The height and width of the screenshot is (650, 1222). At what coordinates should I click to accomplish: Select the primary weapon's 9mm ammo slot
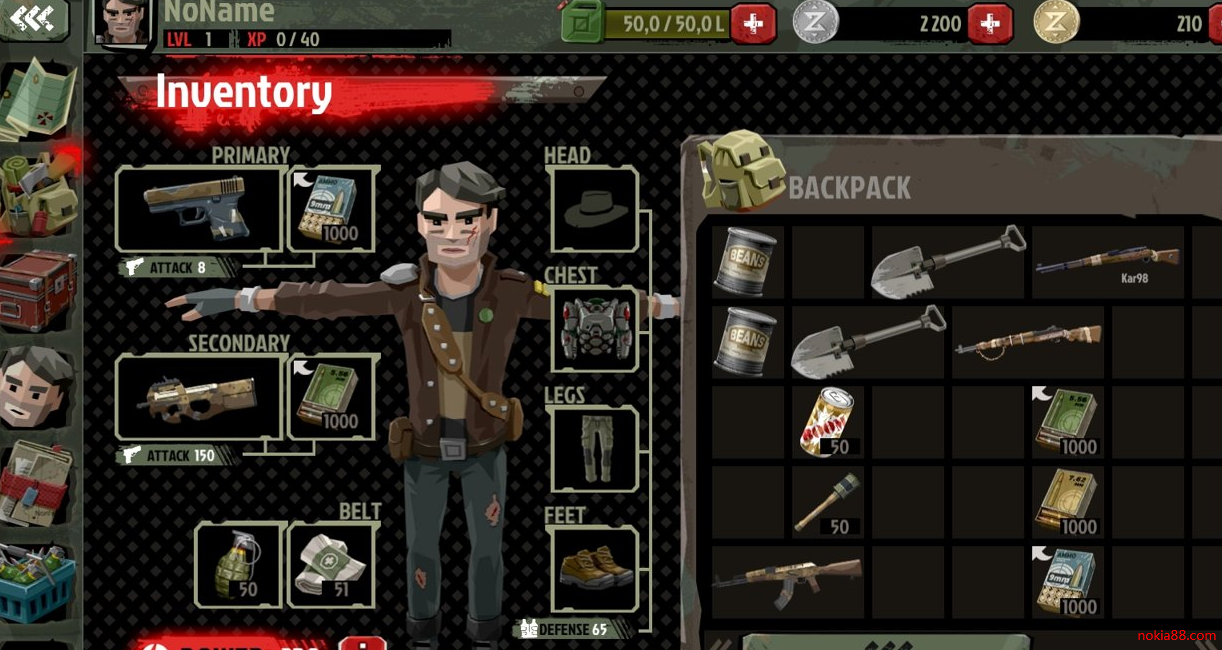click(331, 208)
